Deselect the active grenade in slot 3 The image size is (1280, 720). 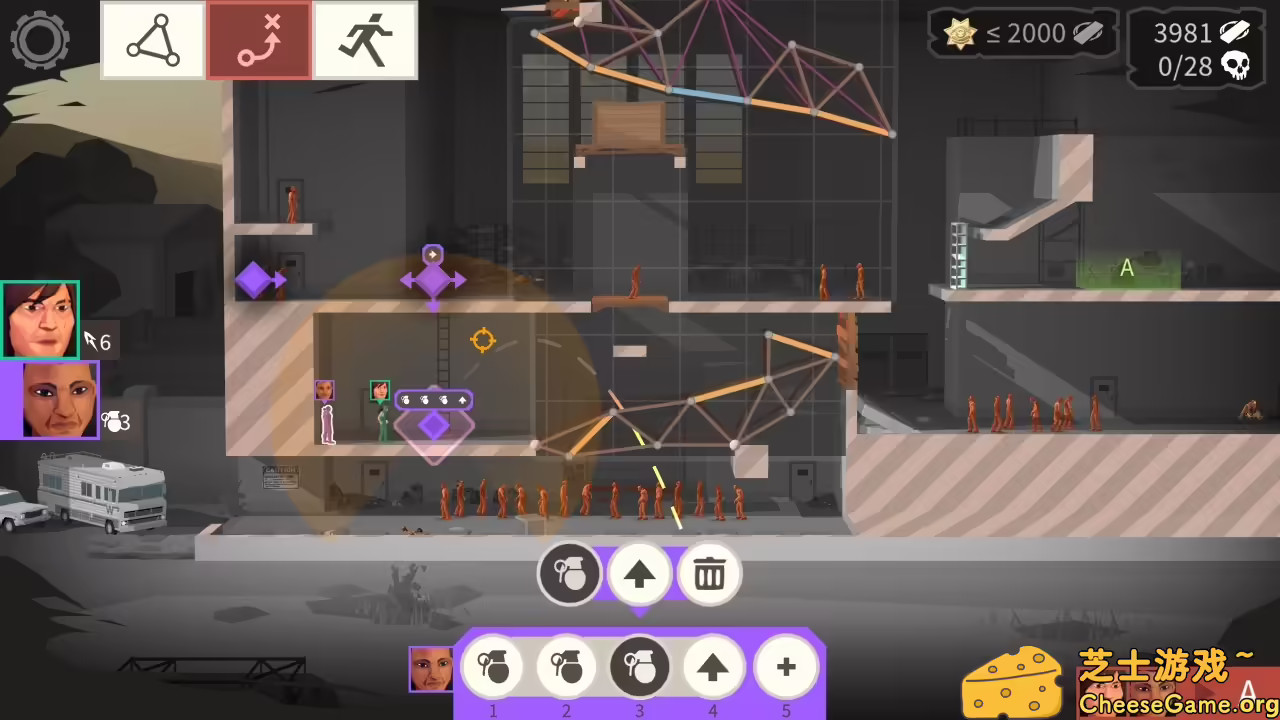[x=639, y=667]
